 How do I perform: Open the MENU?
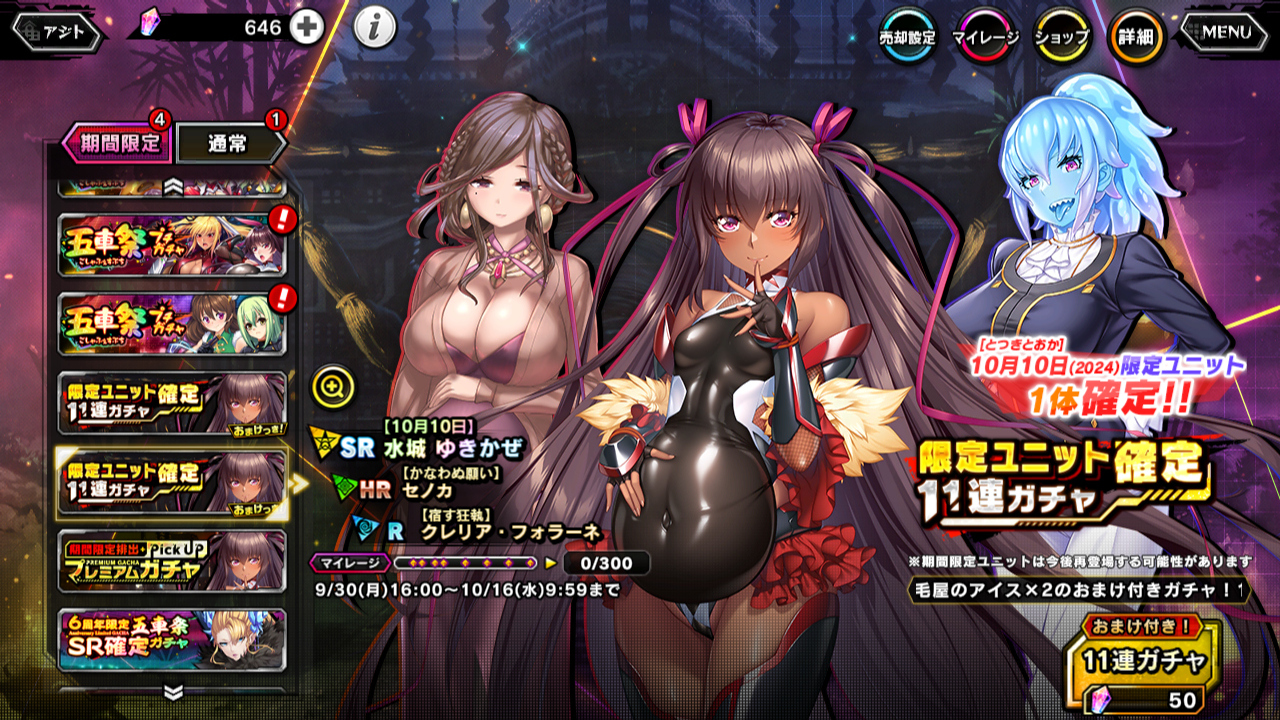tap(1226, 32)
